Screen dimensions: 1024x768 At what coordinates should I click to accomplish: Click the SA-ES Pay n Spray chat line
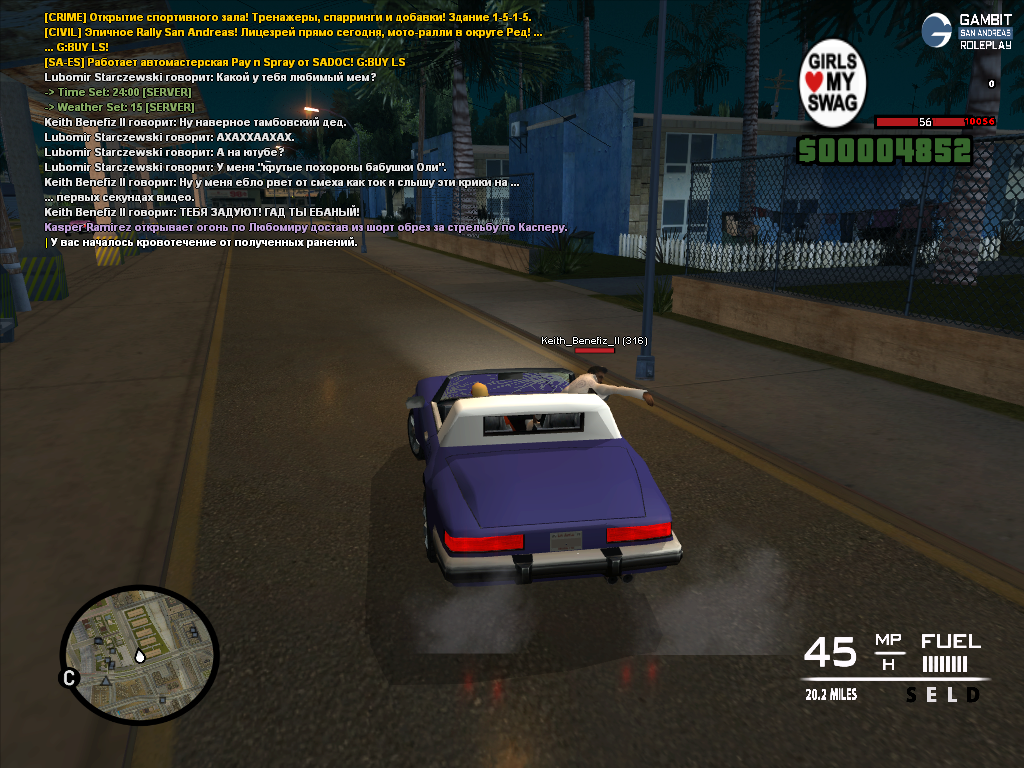(x=225, y=62)
